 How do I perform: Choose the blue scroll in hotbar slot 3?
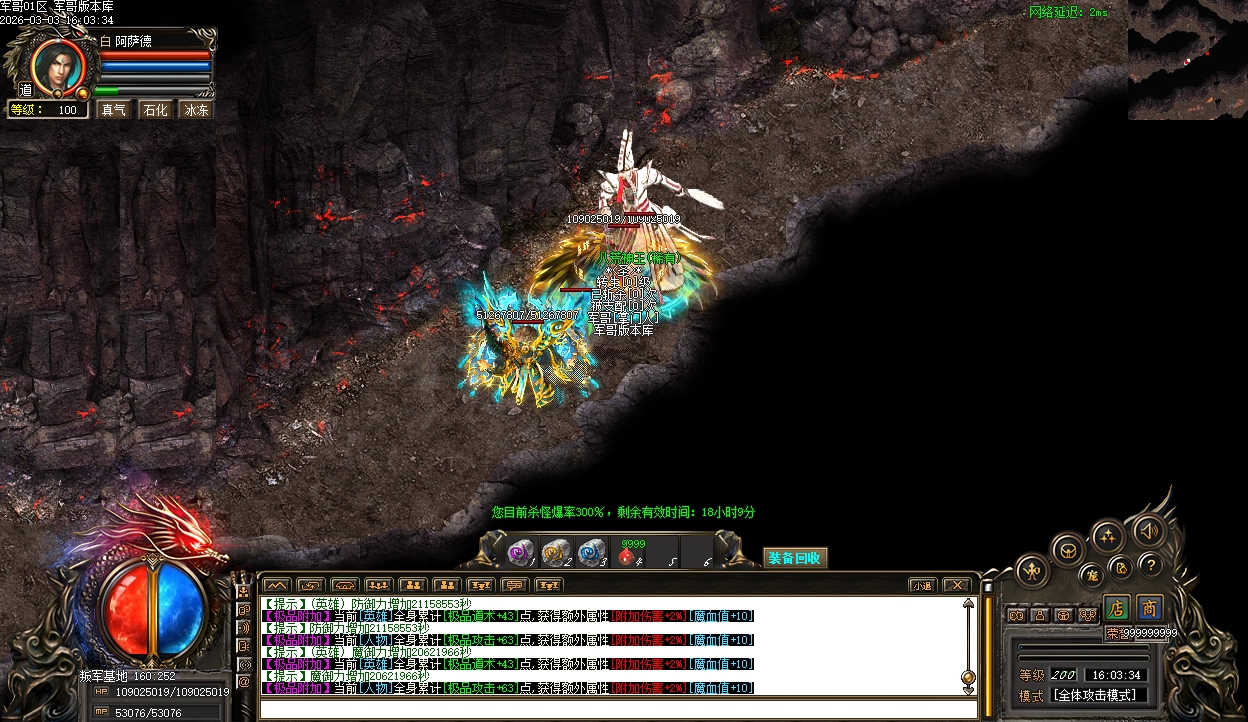coord(591,552)
